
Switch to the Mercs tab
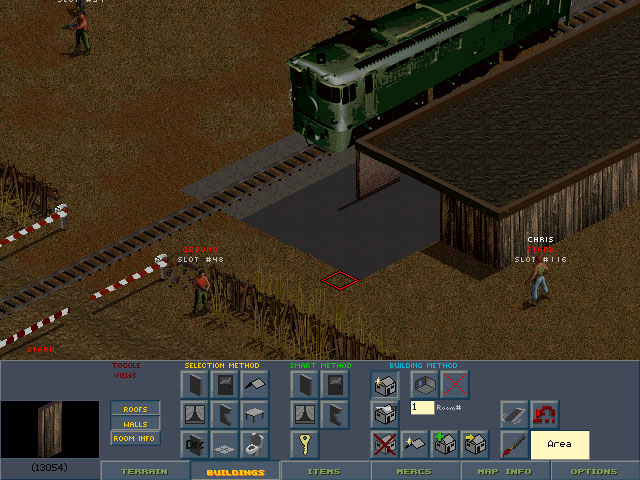click(x=415, y=471)
